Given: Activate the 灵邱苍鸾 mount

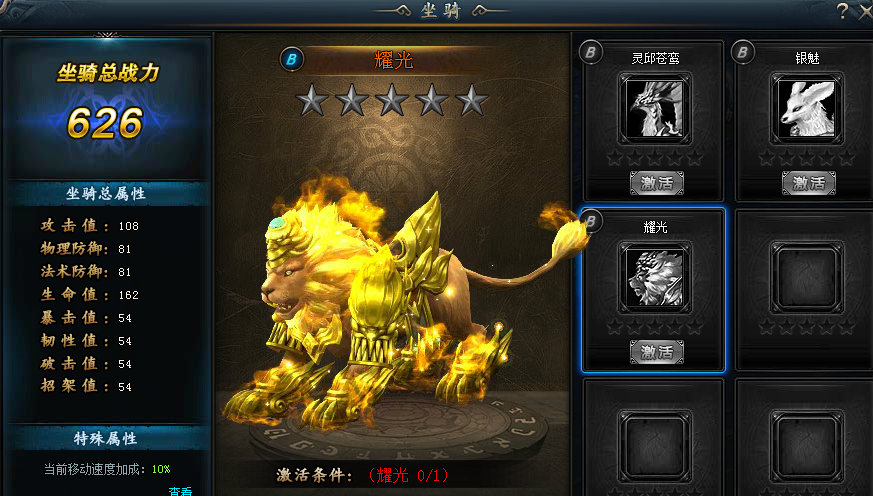Looking at the screenshot, I should coord(656,182).
